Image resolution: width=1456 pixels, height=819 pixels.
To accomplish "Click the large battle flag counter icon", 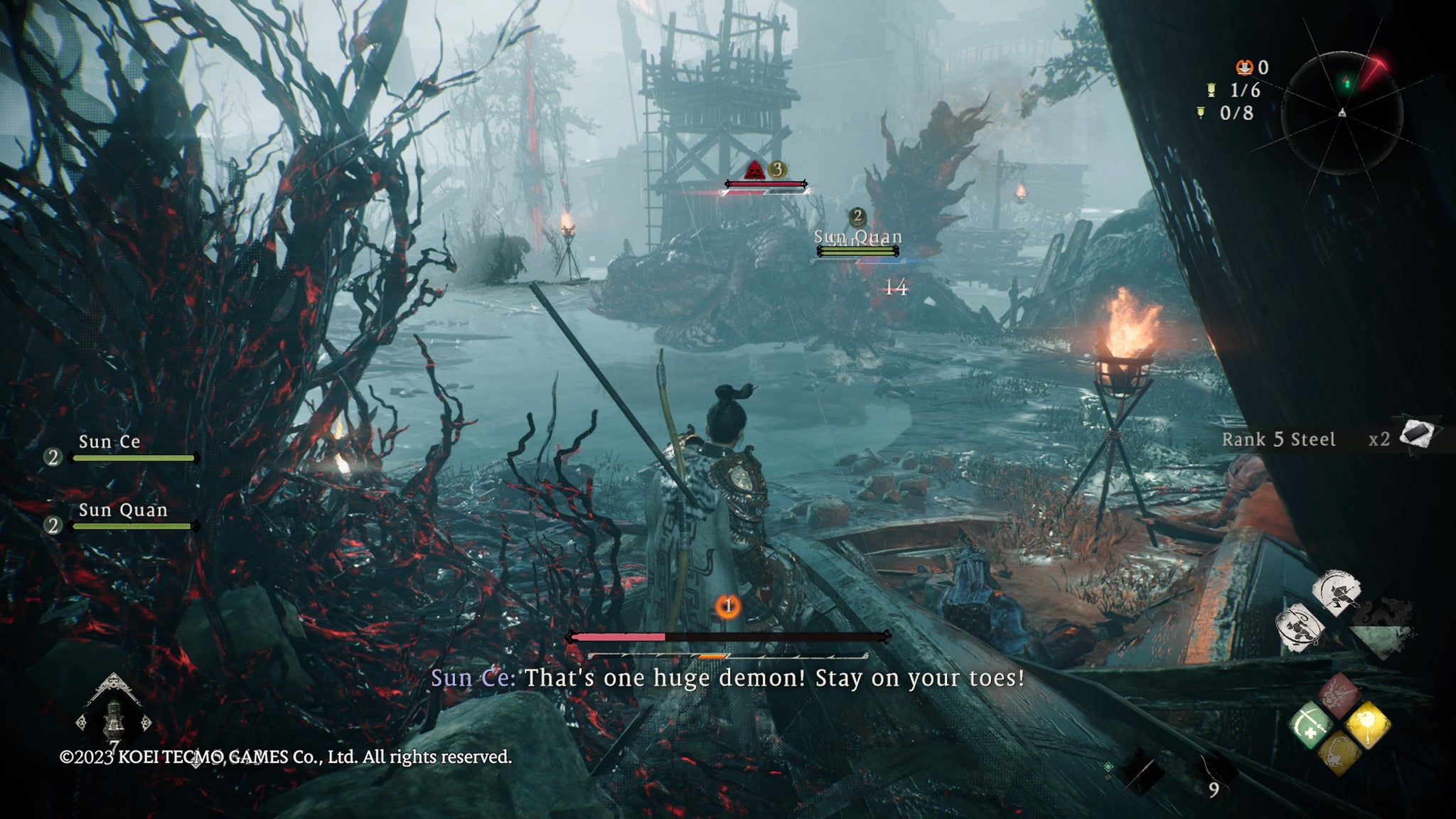I will point(1211,90).
